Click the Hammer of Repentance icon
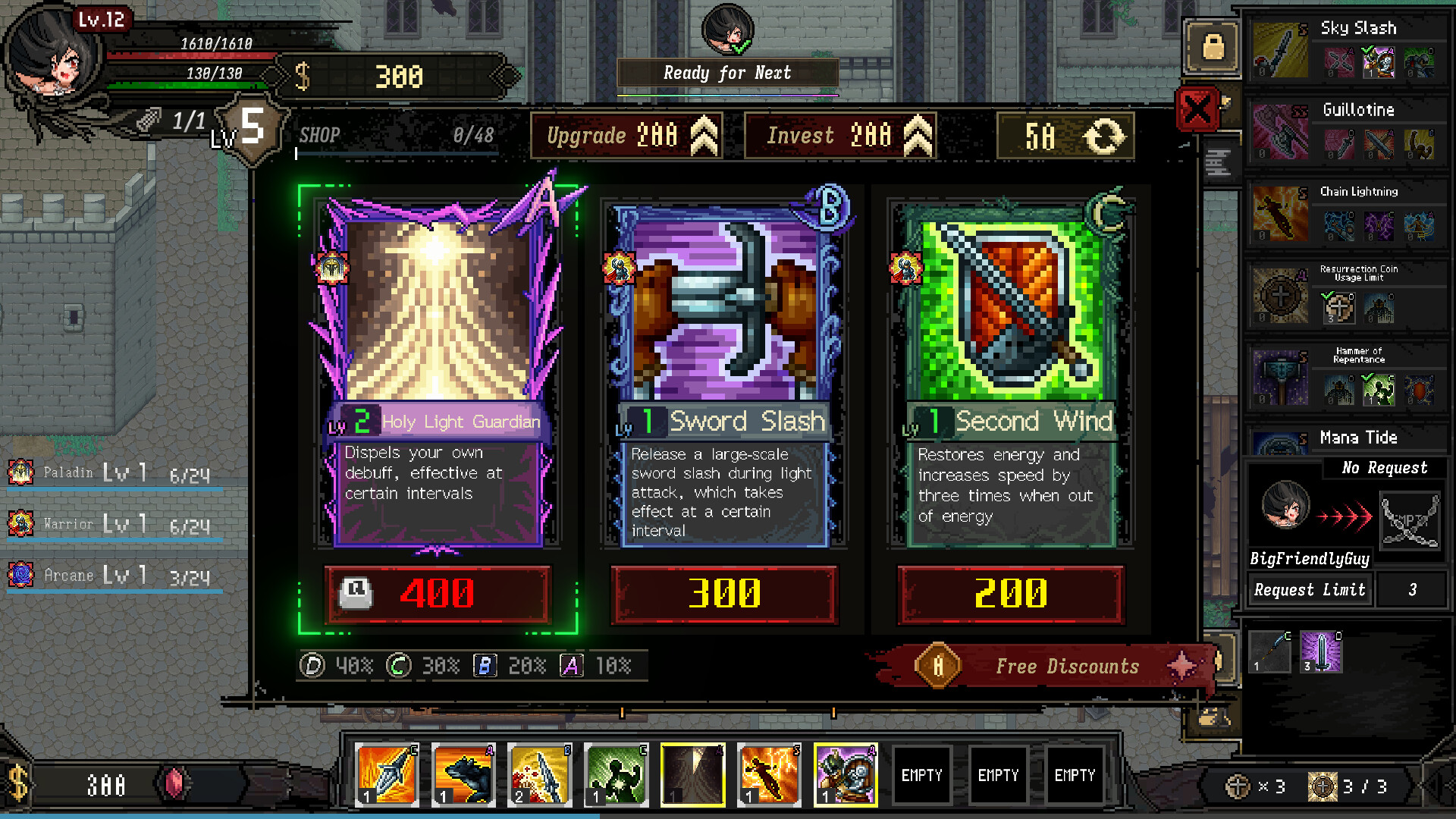The width and height of the screenshot is (1456, 819). coord(1280,376)
